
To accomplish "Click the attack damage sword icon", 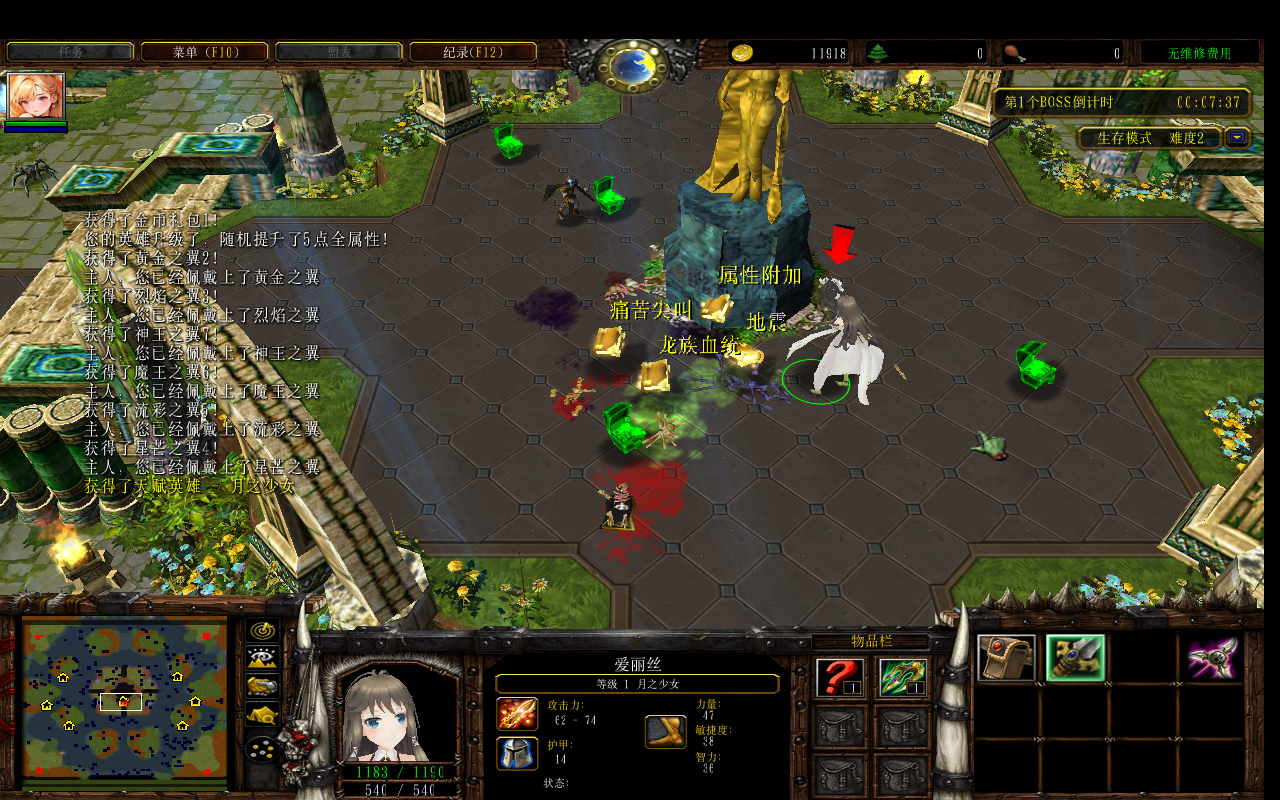I will pyautogui.click(x=517, y=713).
